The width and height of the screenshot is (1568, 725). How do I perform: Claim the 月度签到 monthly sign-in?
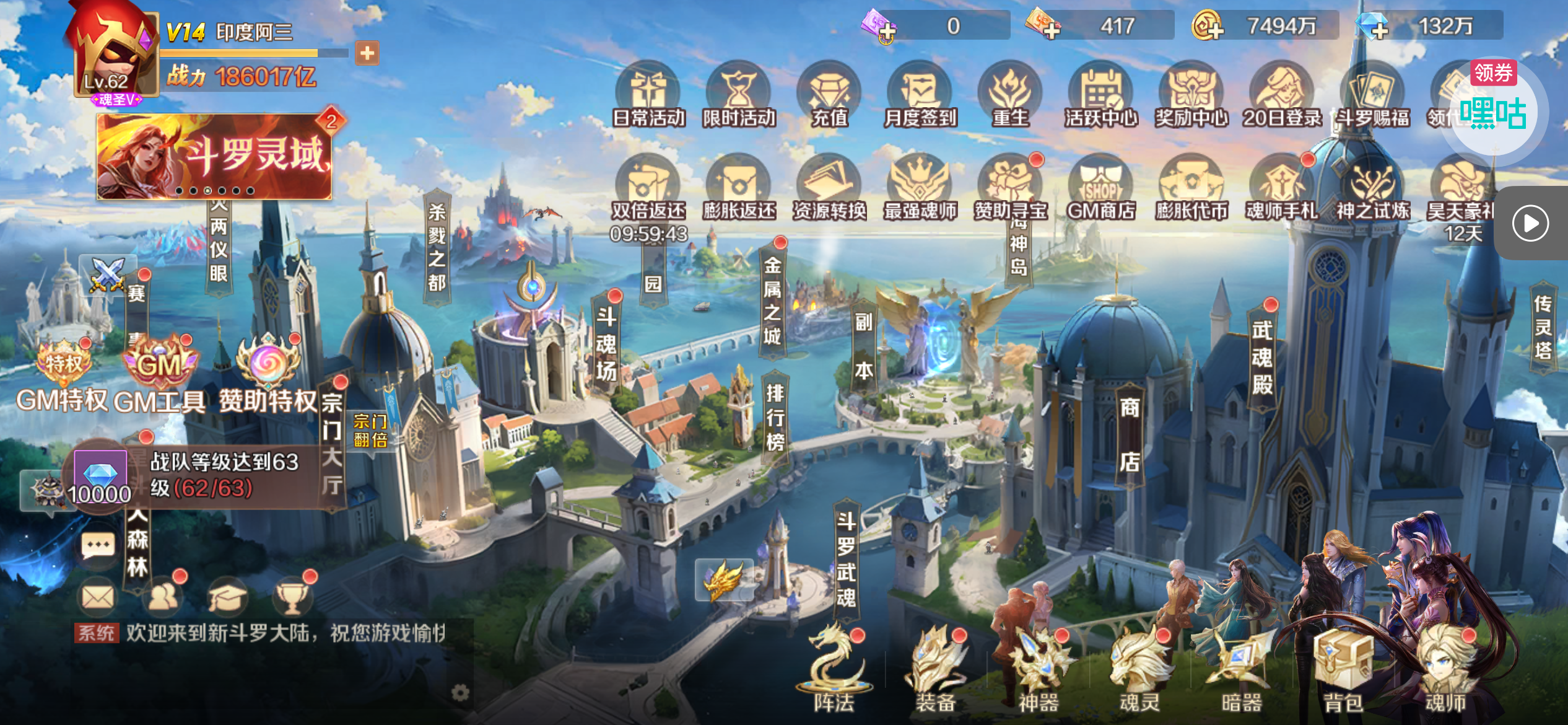pyautogui.click(x=920, y=96)
